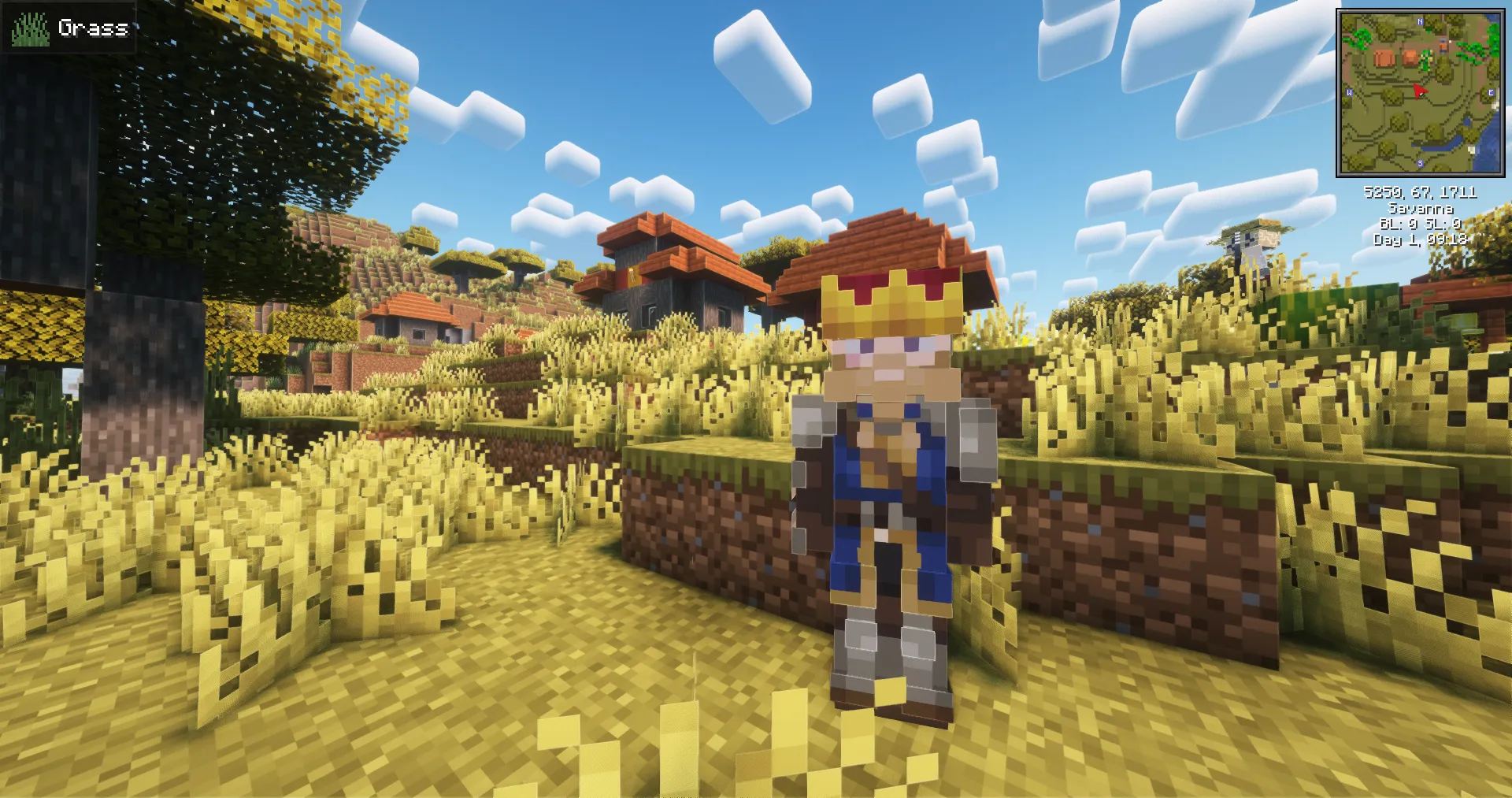Click the W compass marker on the minimap
The image size is (1512, 798).
click(1349, 93)
